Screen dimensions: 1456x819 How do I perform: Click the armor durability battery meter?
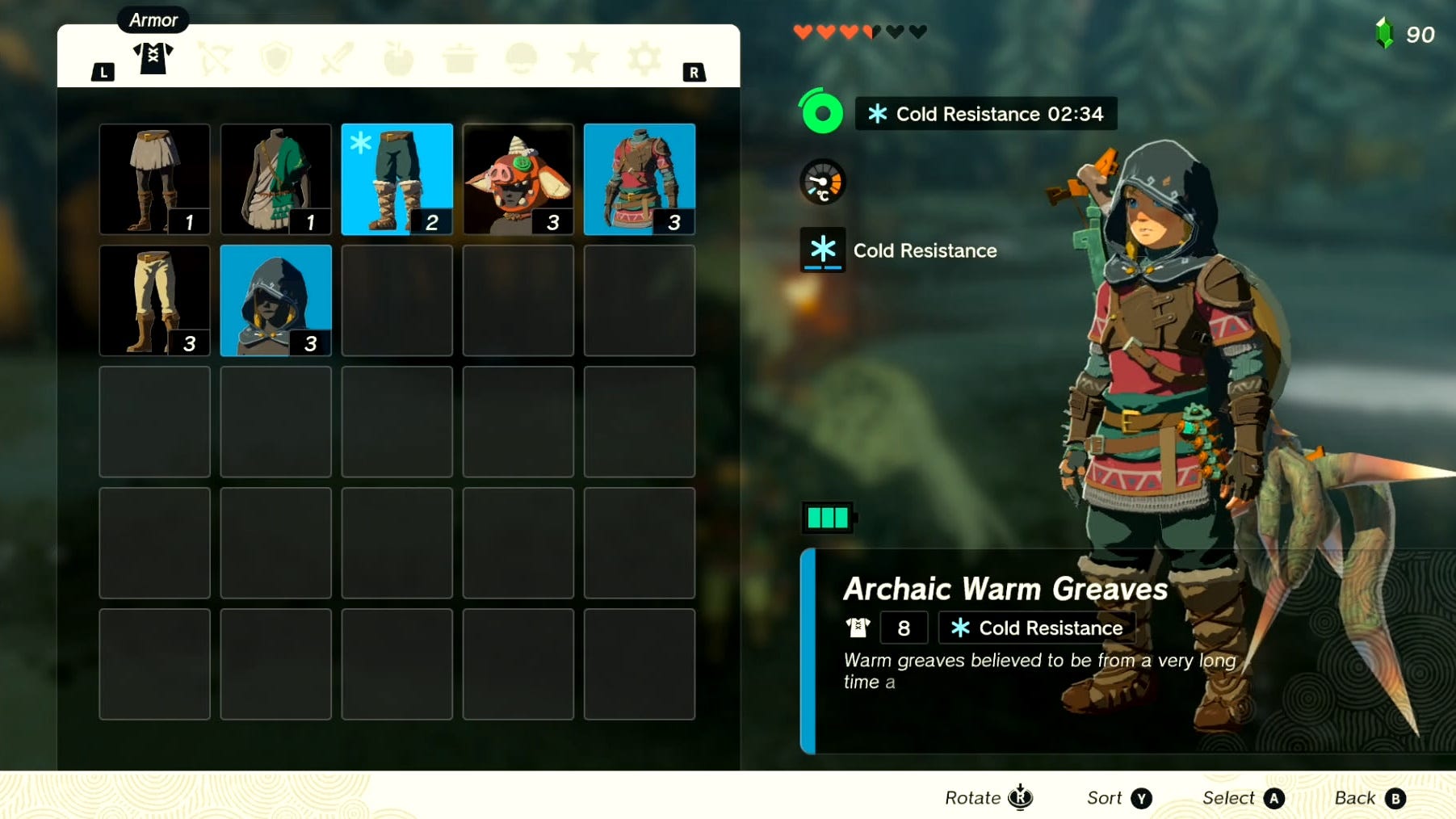(827, 518)
